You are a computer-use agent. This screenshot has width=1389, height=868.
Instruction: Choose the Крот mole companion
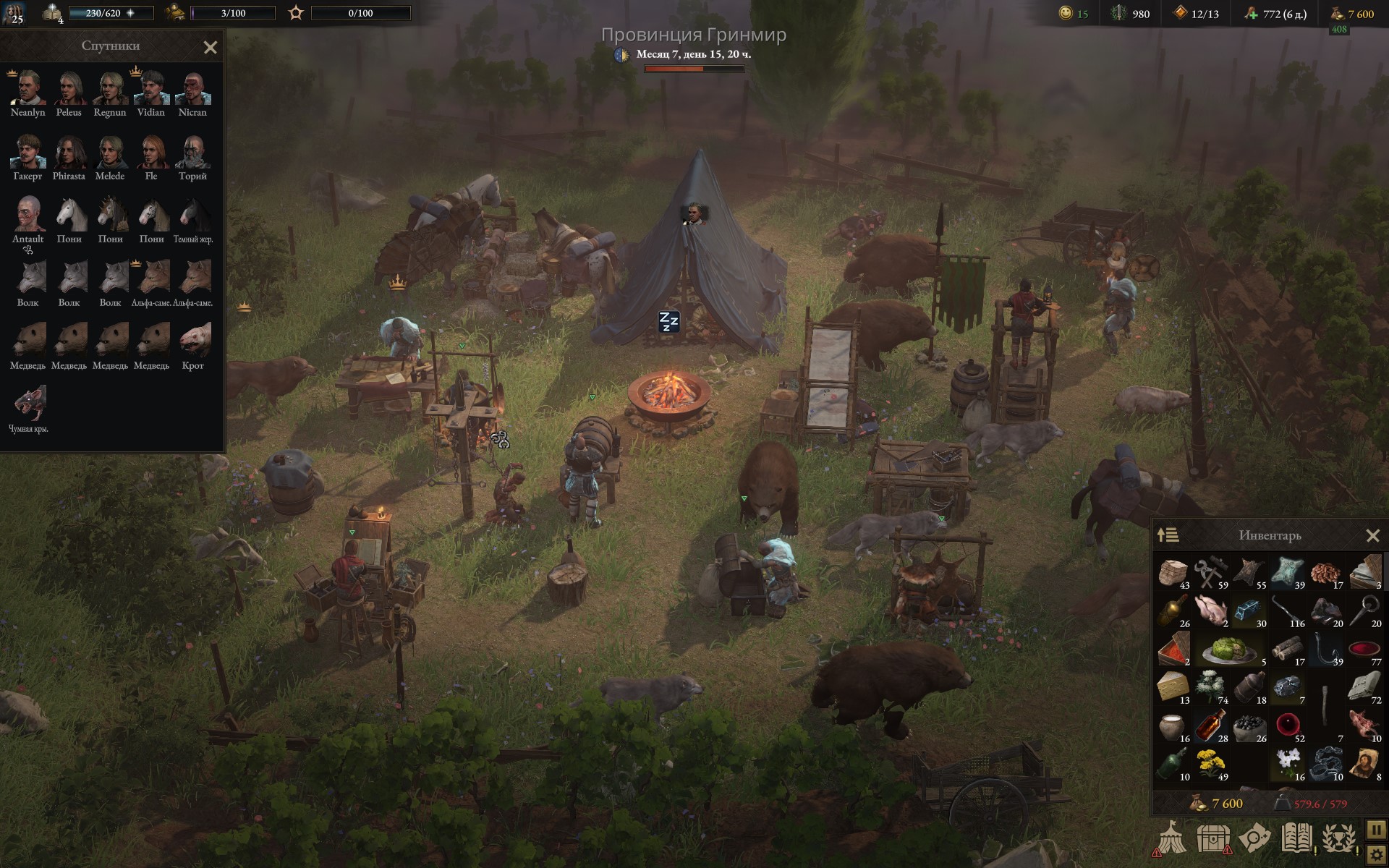coord(192,341)
